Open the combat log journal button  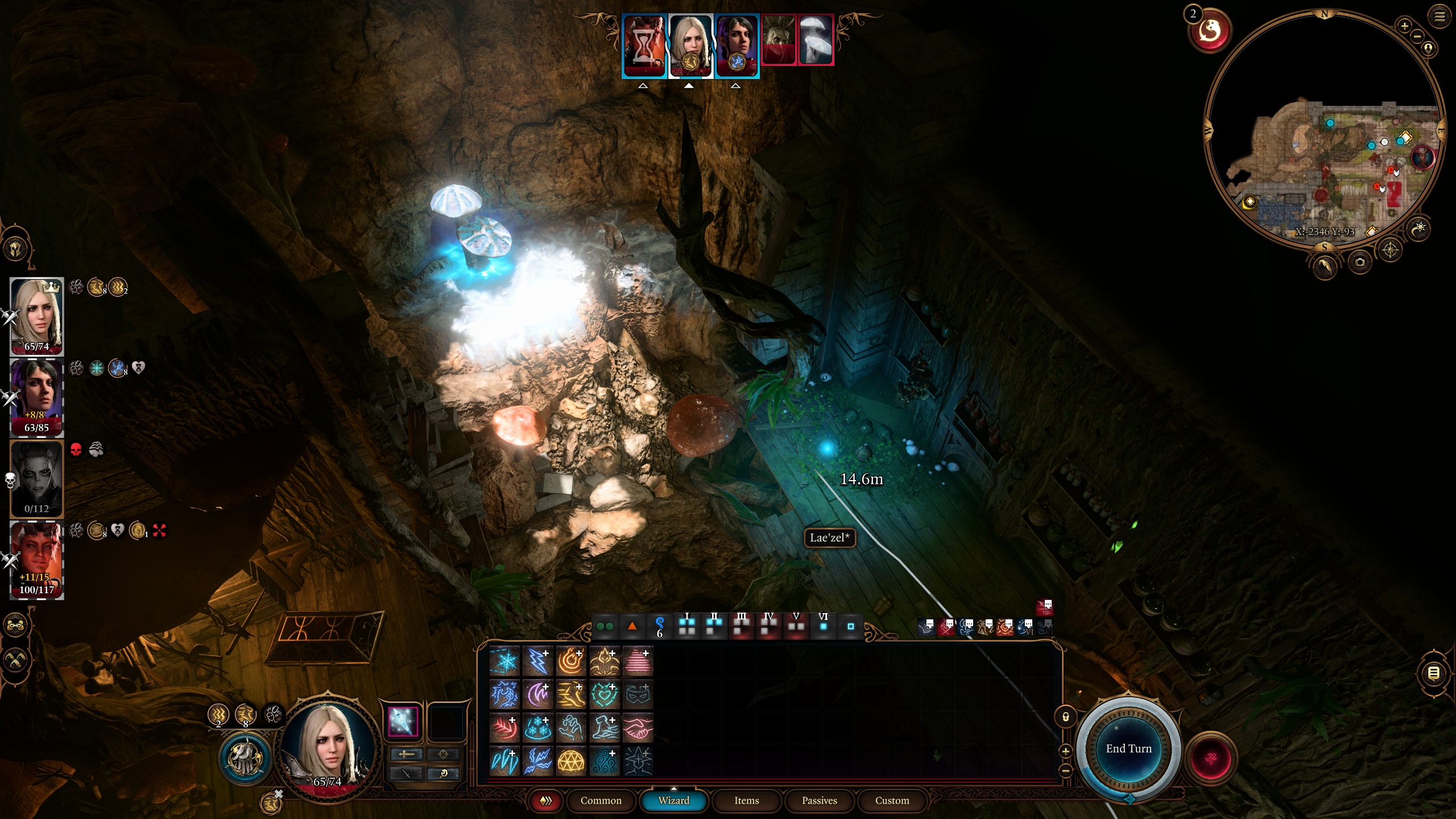click(1434, 673)
